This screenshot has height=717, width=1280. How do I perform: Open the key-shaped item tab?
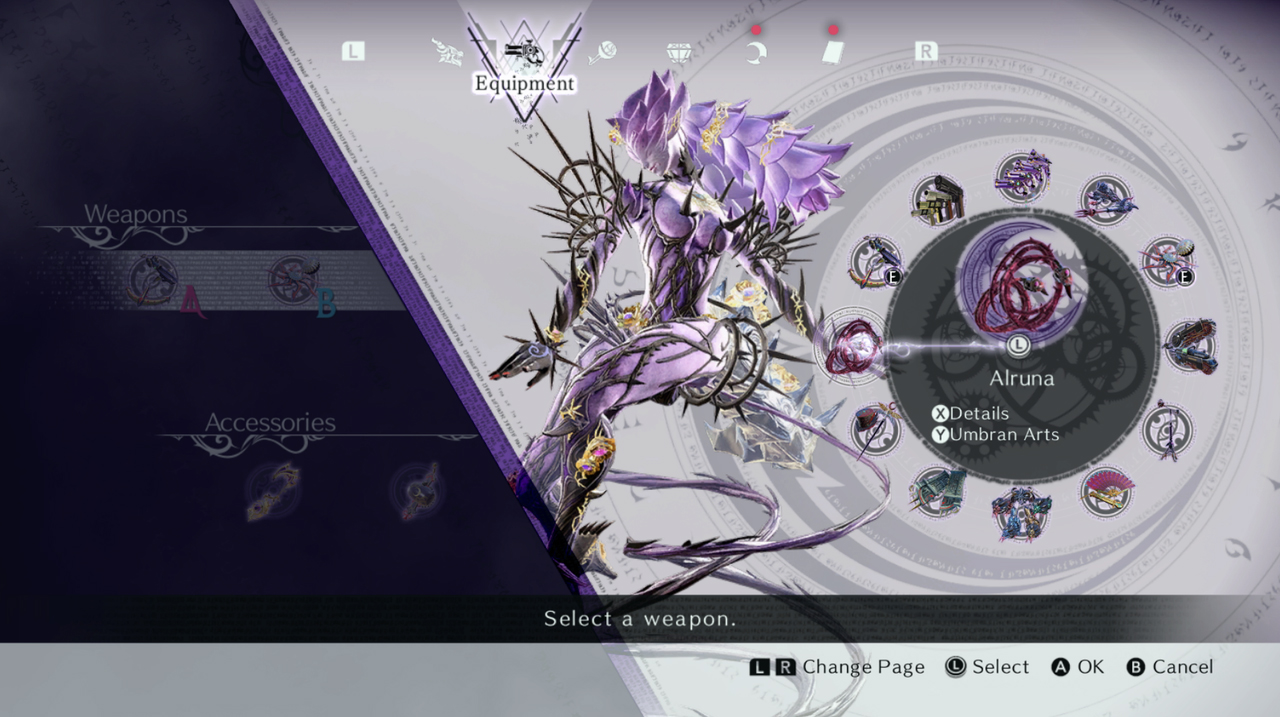(x=603, y=52)
